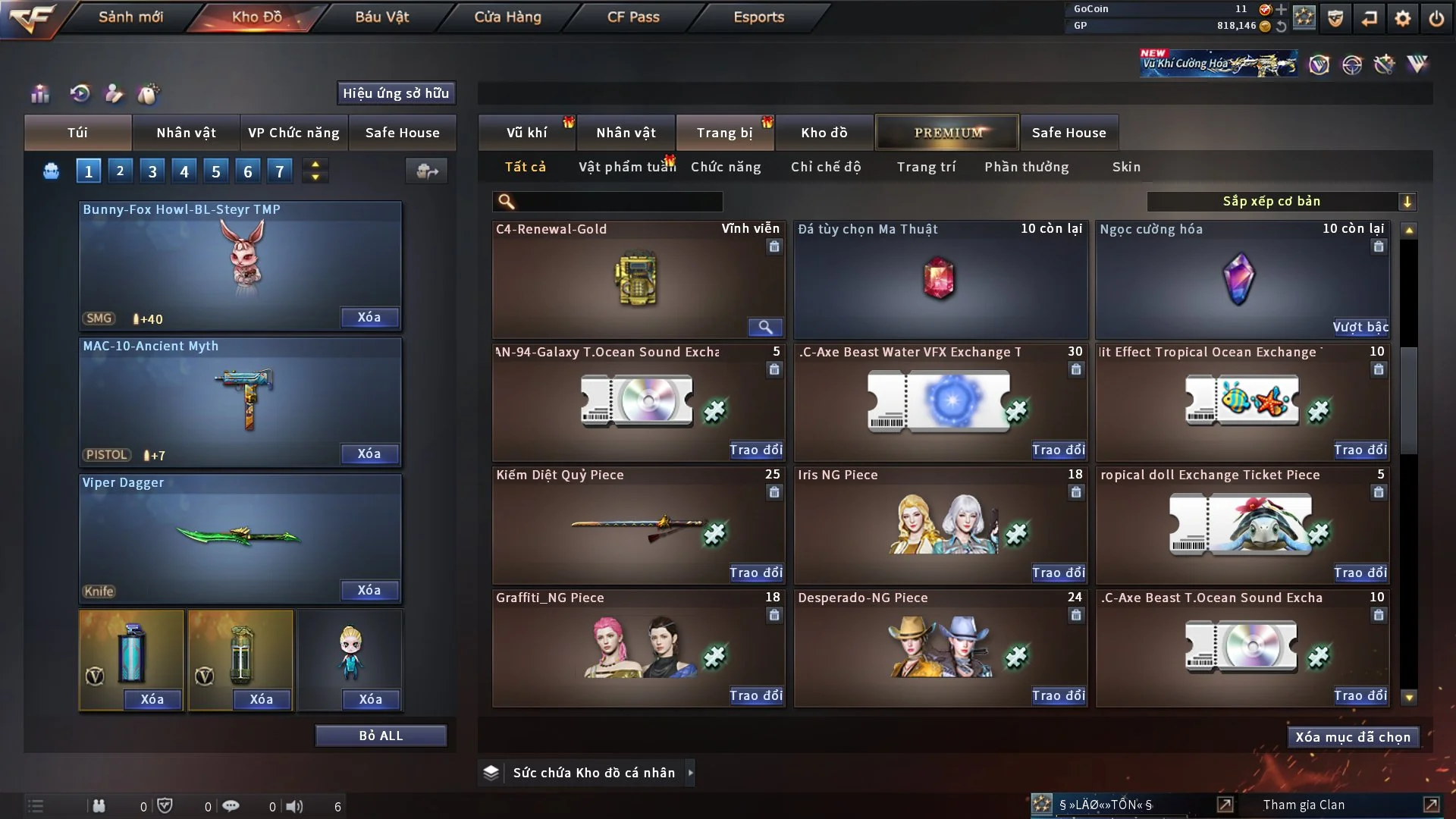Screen dimensions: 1456x819
Task: Click the Bỏ ALL button
Action: pos(381,736)
